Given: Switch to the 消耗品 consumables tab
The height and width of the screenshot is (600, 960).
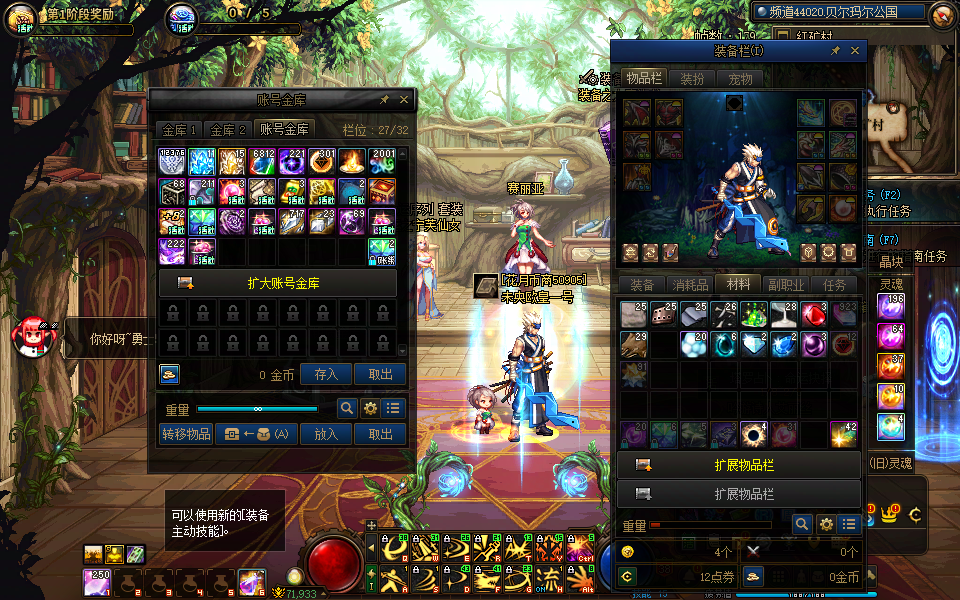Looking at the screenshot, I should [690, 285].
